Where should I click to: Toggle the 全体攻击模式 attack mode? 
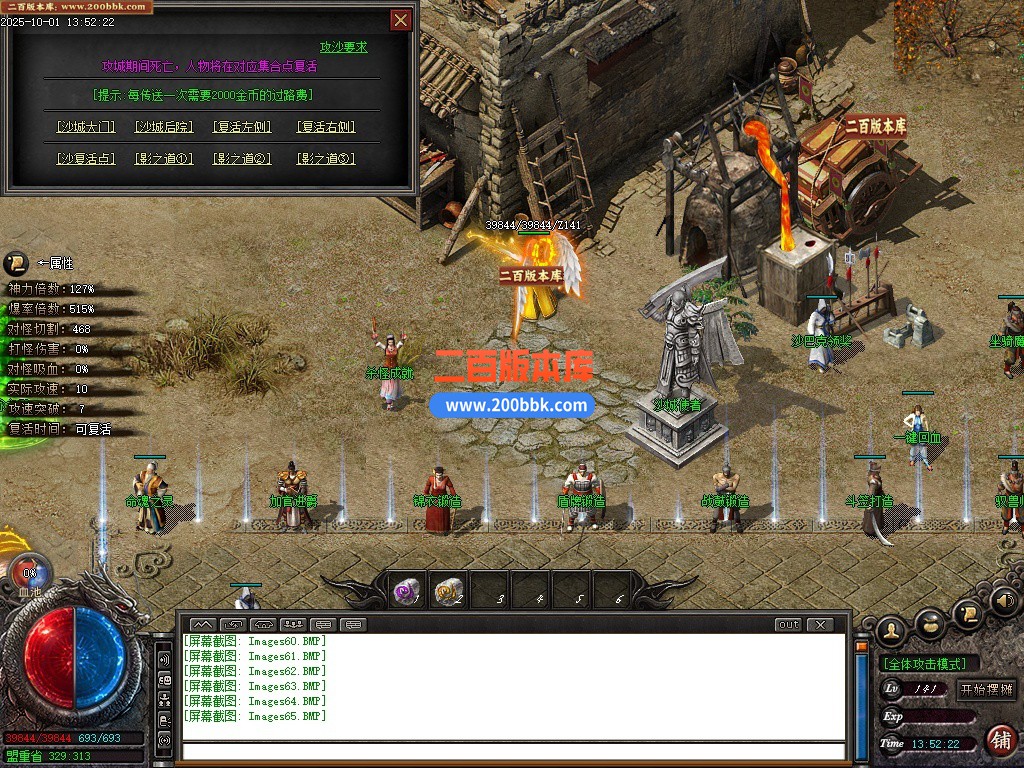[929, 664]
